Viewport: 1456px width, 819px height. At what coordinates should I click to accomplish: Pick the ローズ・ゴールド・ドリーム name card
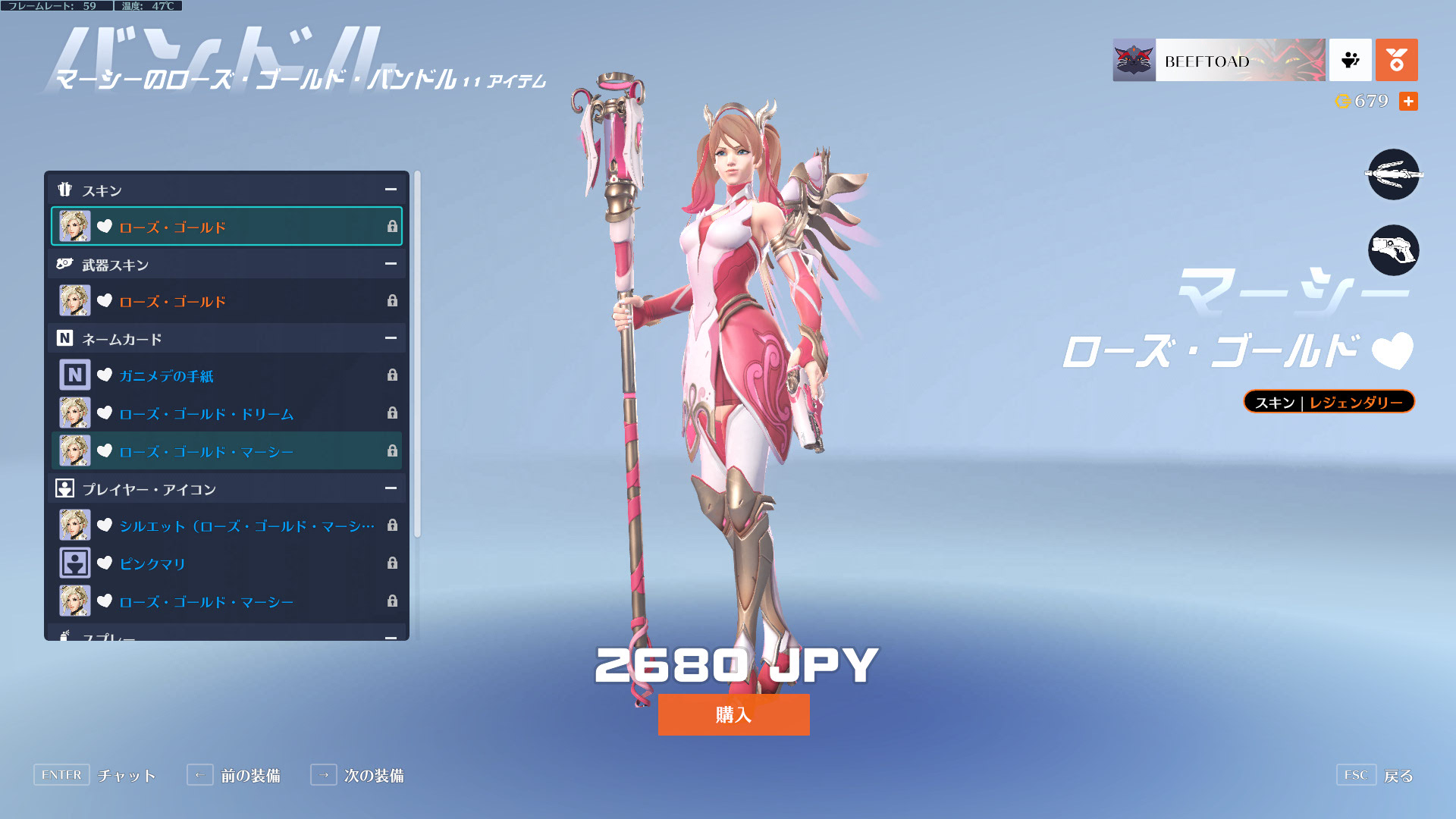click(x=226, y=413)
